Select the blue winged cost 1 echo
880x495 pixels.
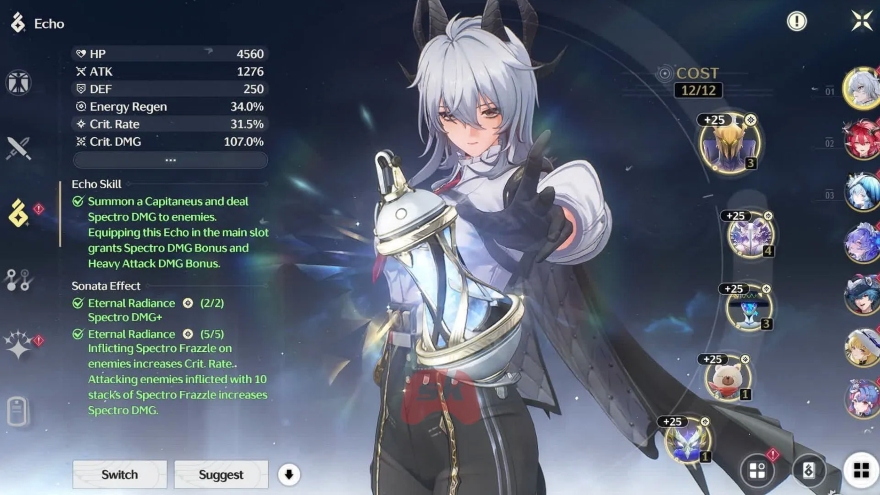tap(688, 440)
